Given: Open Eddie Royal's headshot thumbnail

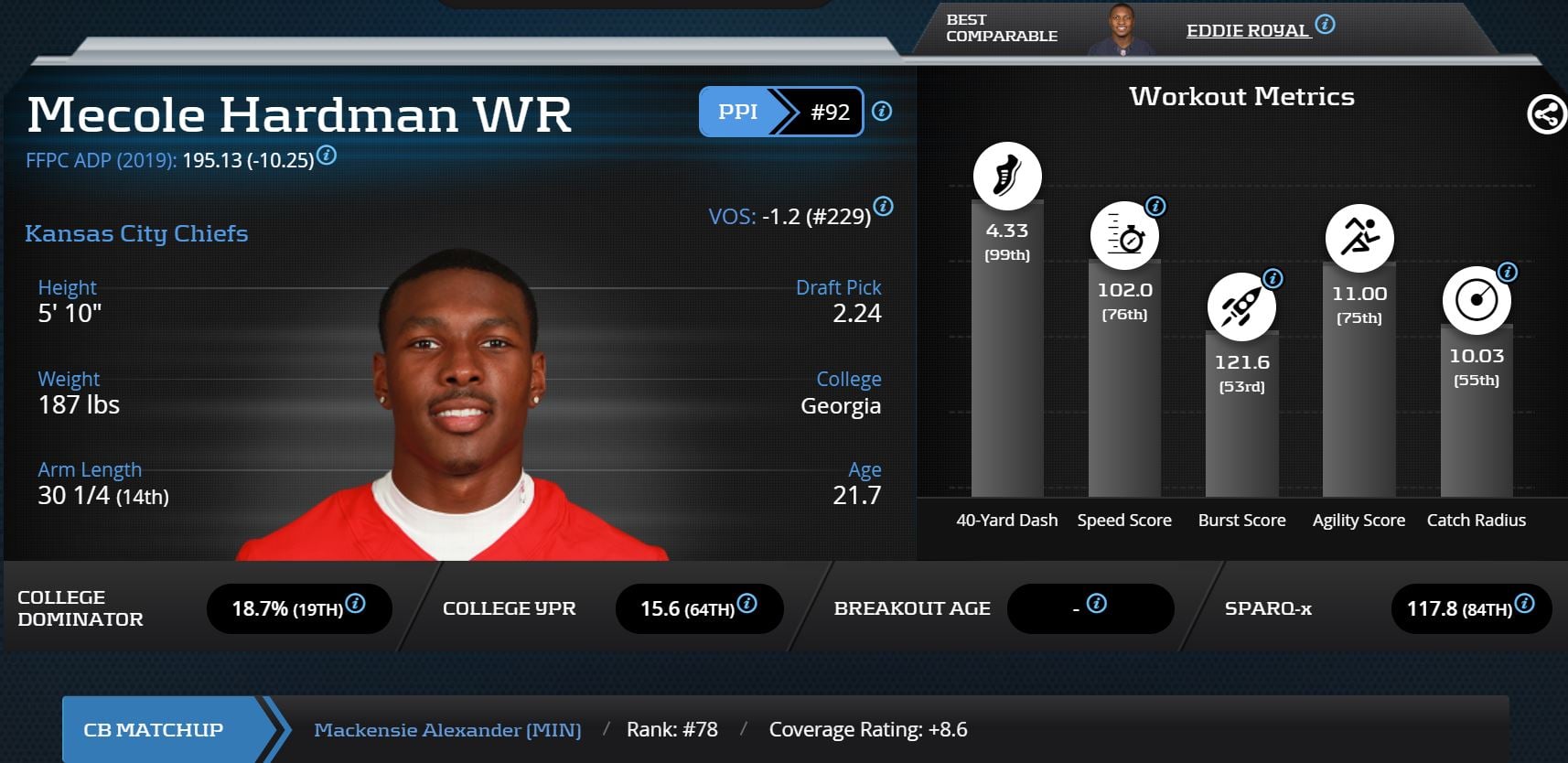Looking at the screenshot, I should pyautogui.click(x=1121, y=30).
